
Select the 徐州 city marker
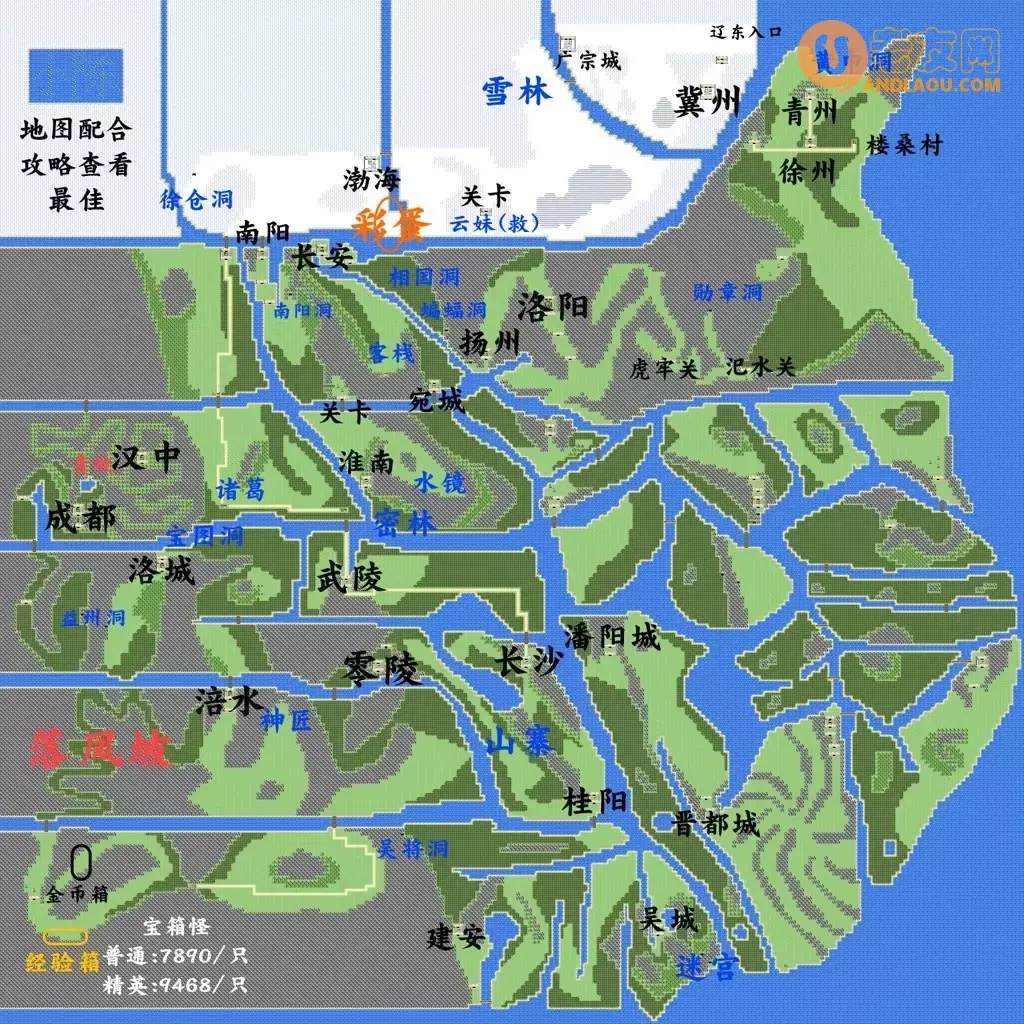tap(806, 171)
